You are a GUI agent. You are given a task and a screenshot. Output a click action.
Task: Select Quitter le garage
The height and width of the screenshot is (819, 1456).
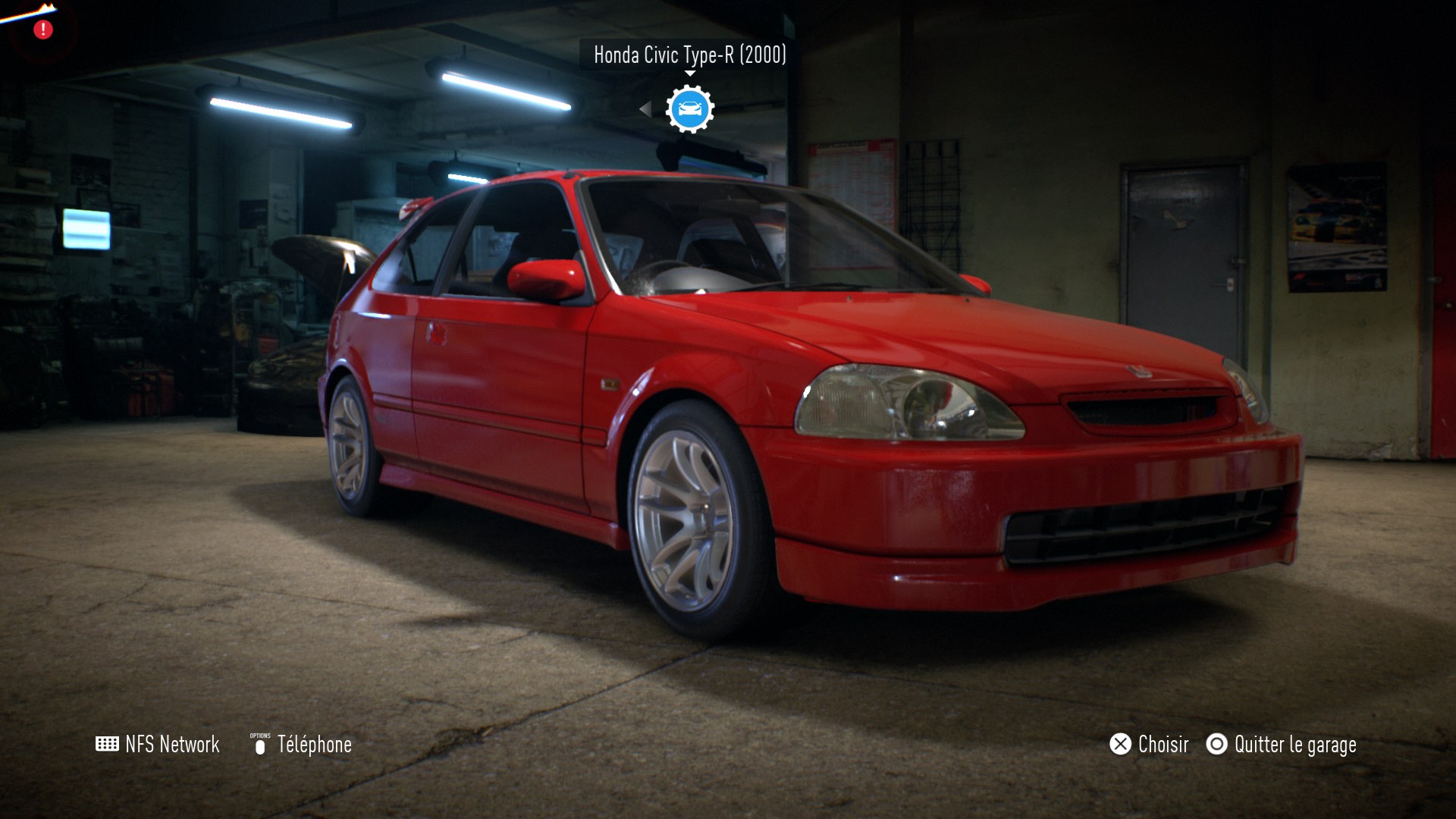(x=1282, y=744)
